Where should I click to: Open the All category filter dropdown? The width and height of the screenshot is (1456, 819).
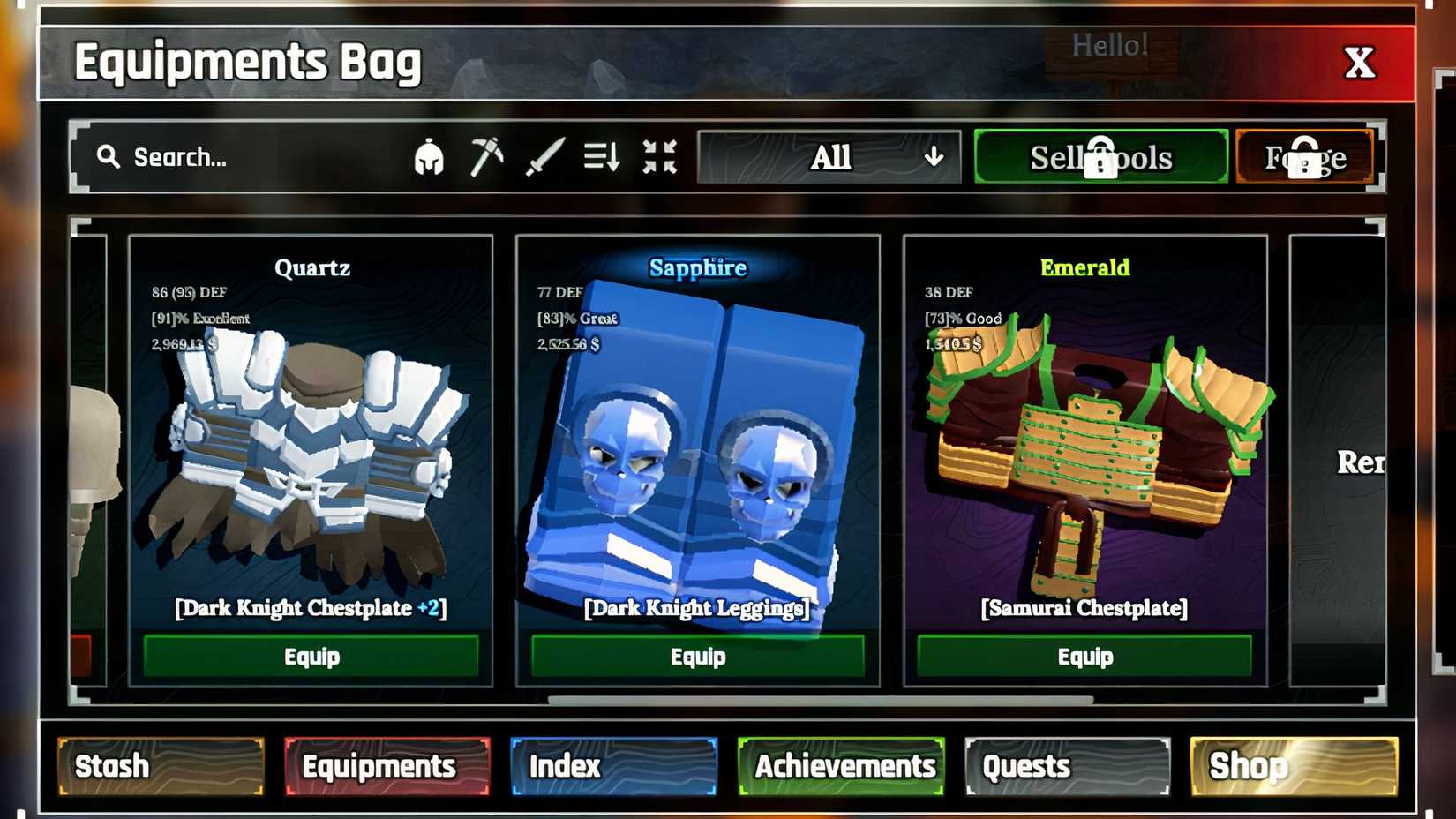coord(829,156)
